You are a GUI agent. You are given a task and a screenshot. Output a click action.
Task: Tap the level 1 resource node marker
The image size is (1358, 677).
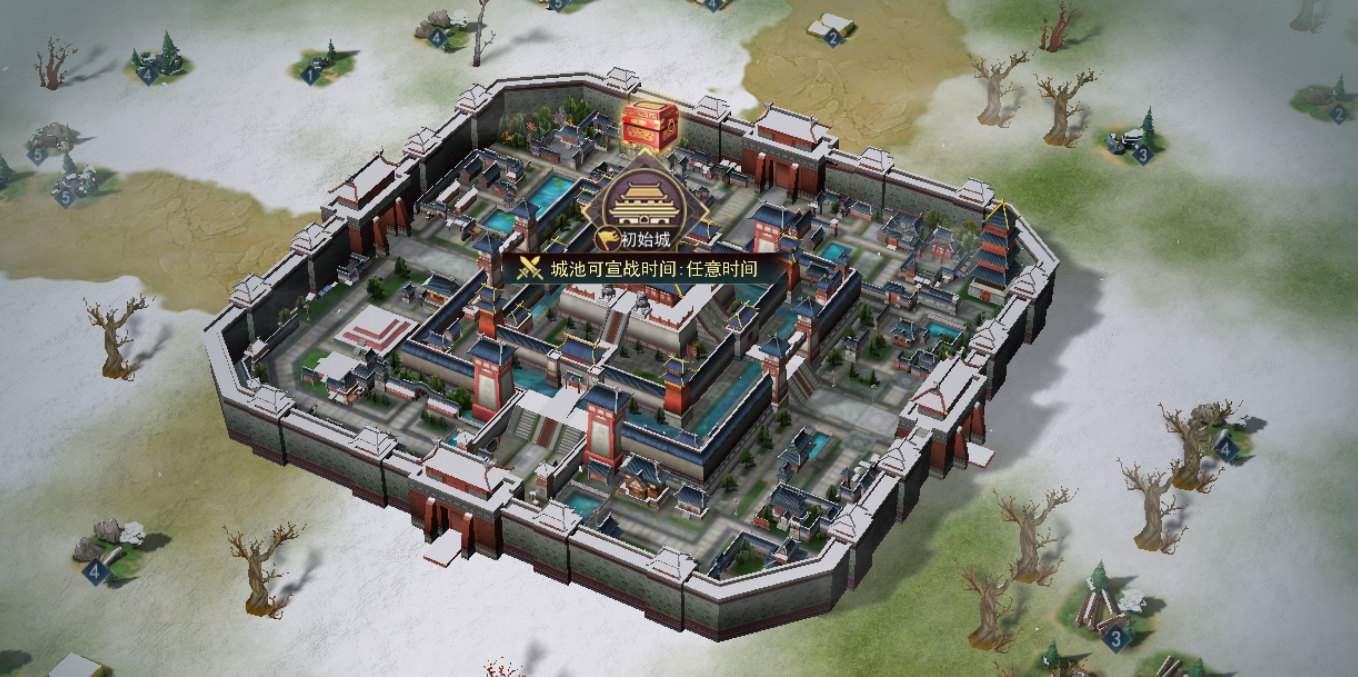tap(312, 72)
